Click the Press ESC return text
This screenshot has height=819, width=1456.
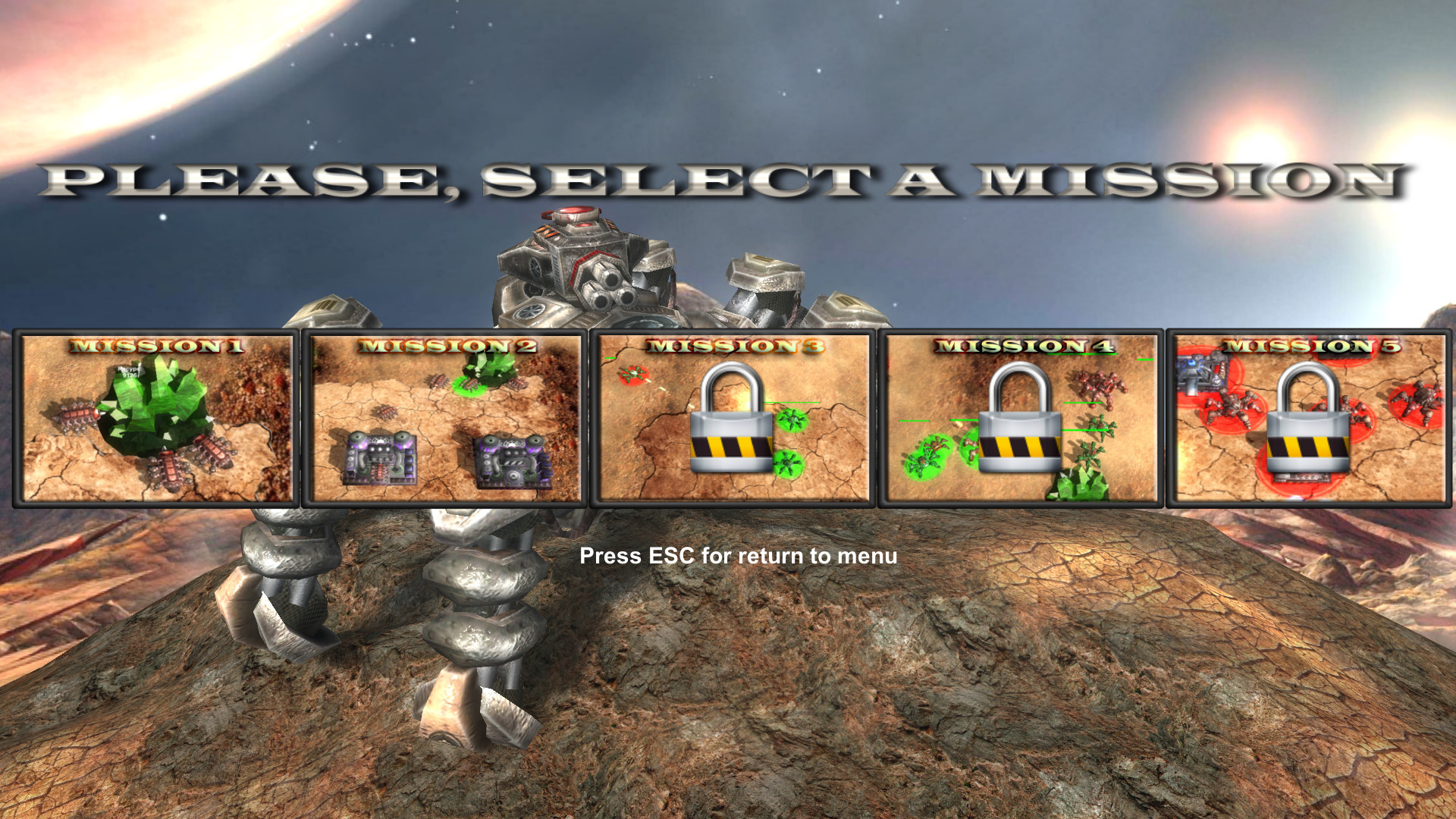click(738, 556)
